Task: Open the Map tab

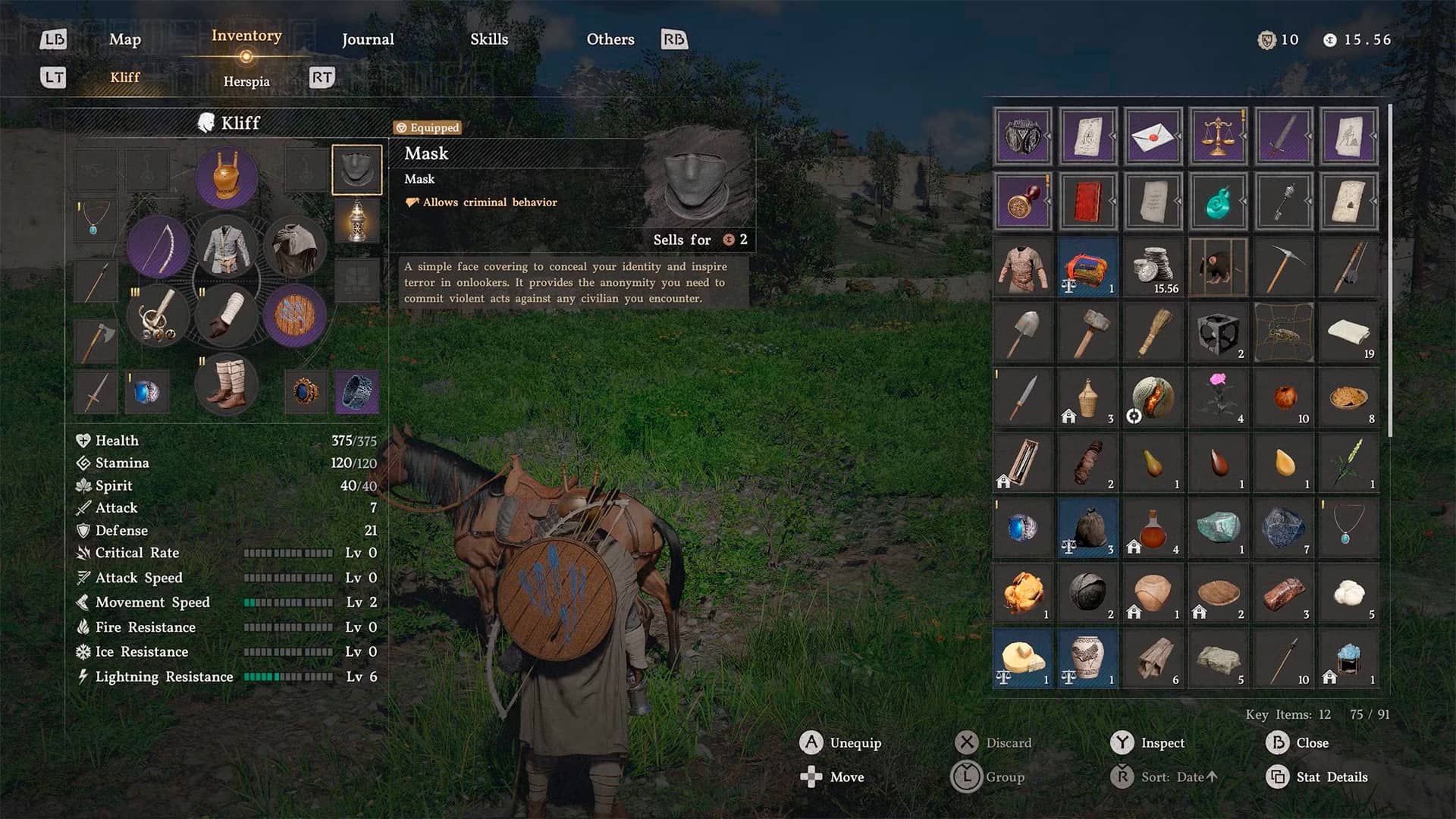Action: [x=124, y=39]
